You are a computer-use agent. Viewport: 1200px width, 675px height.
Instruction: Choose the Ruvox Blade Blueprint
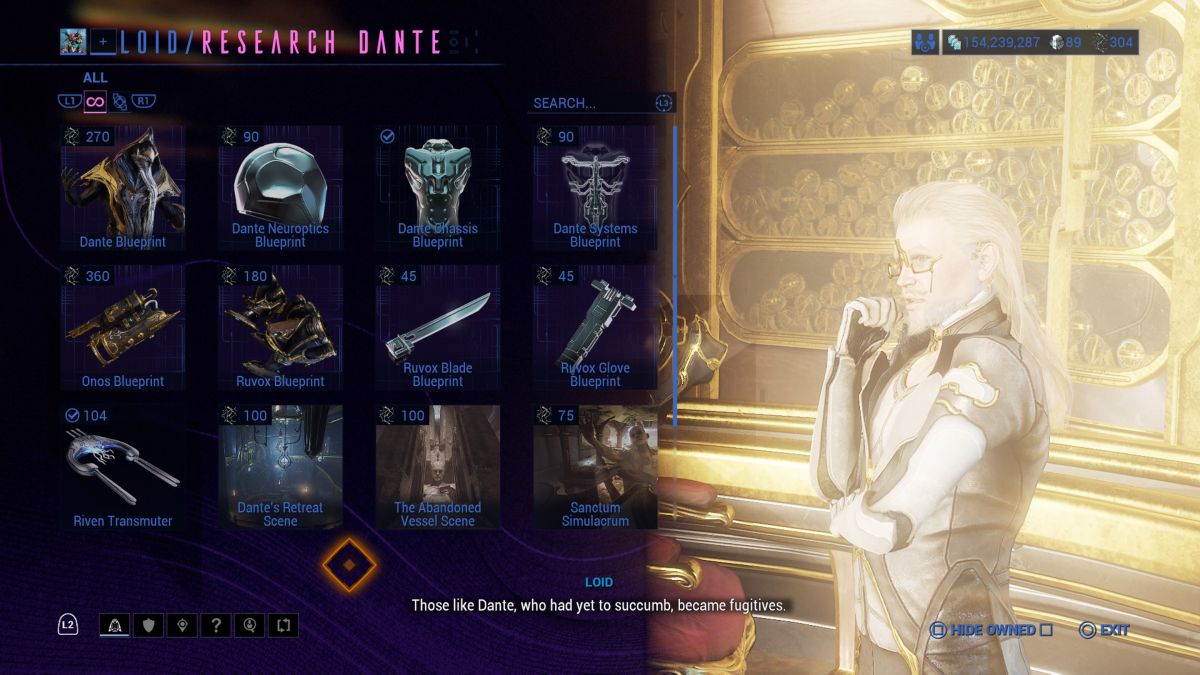click(437, 327)
